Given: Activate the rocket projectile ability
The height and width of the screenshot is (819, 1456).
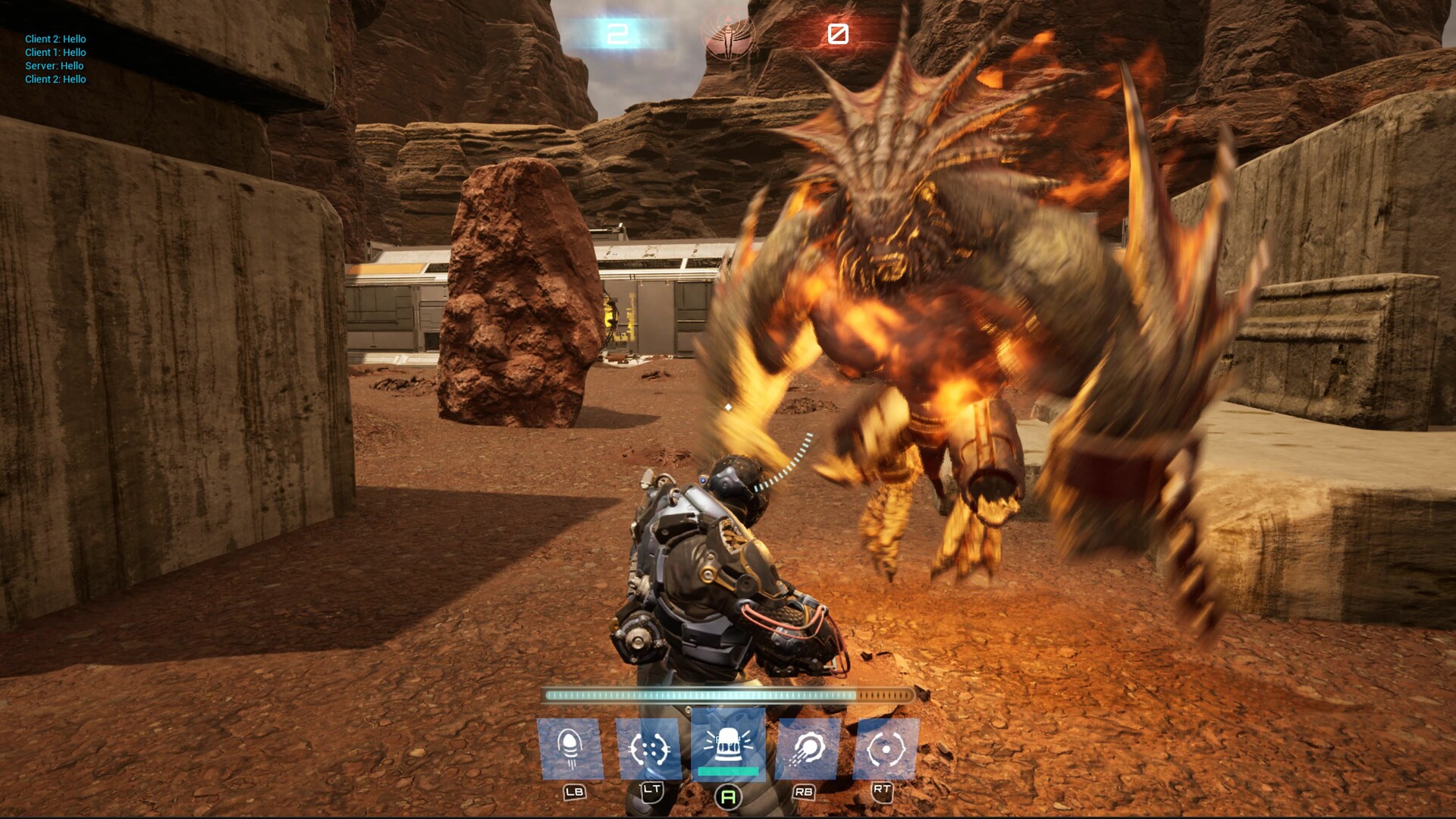Looking at the screenshot, I should [570, 748].
